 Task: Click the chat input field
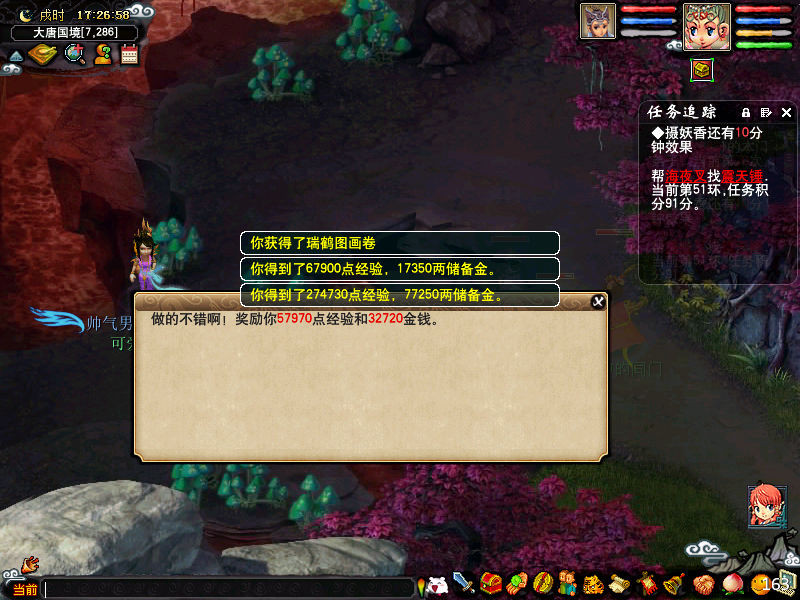[x=228, y=588]
